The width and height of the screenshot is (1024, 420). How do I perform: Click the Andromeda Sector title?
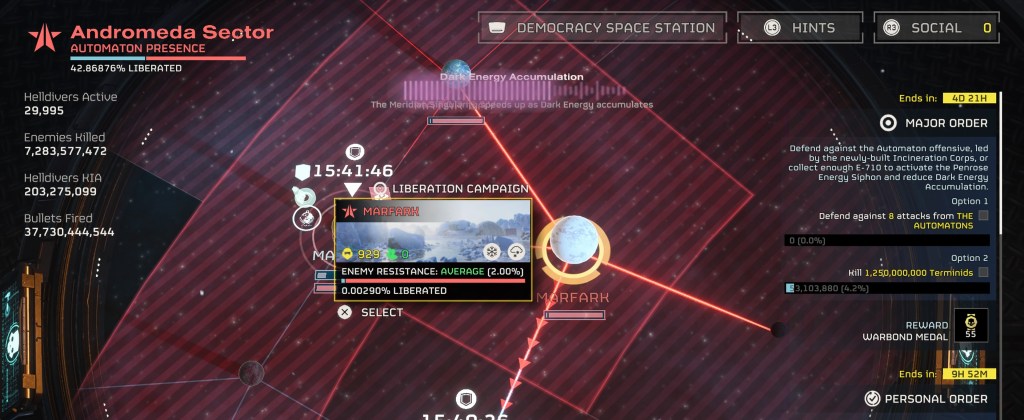click(172, 32)
